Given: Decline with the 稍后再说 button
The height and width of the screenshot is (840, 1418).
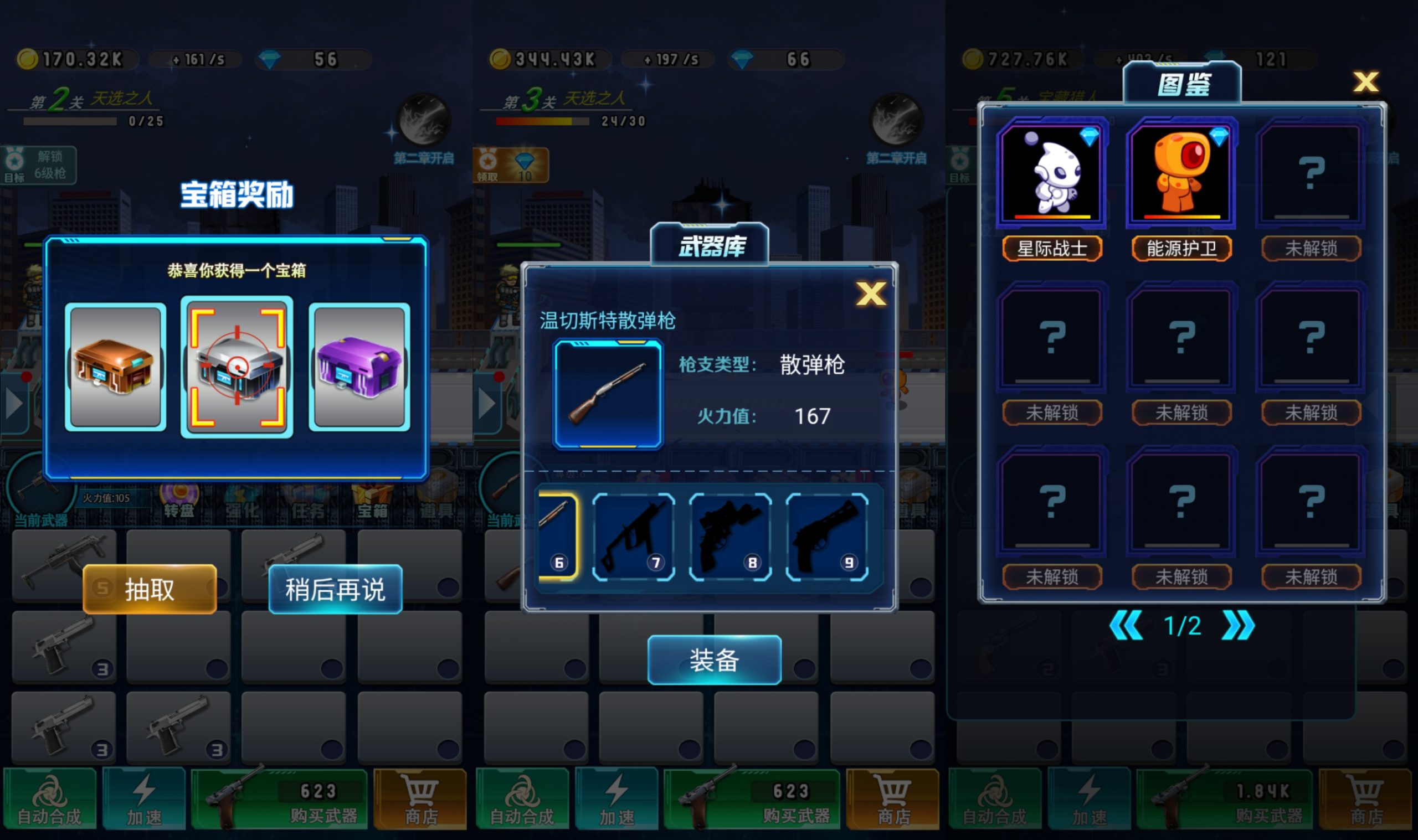Looking at the screenshot, I should [335, 589].
